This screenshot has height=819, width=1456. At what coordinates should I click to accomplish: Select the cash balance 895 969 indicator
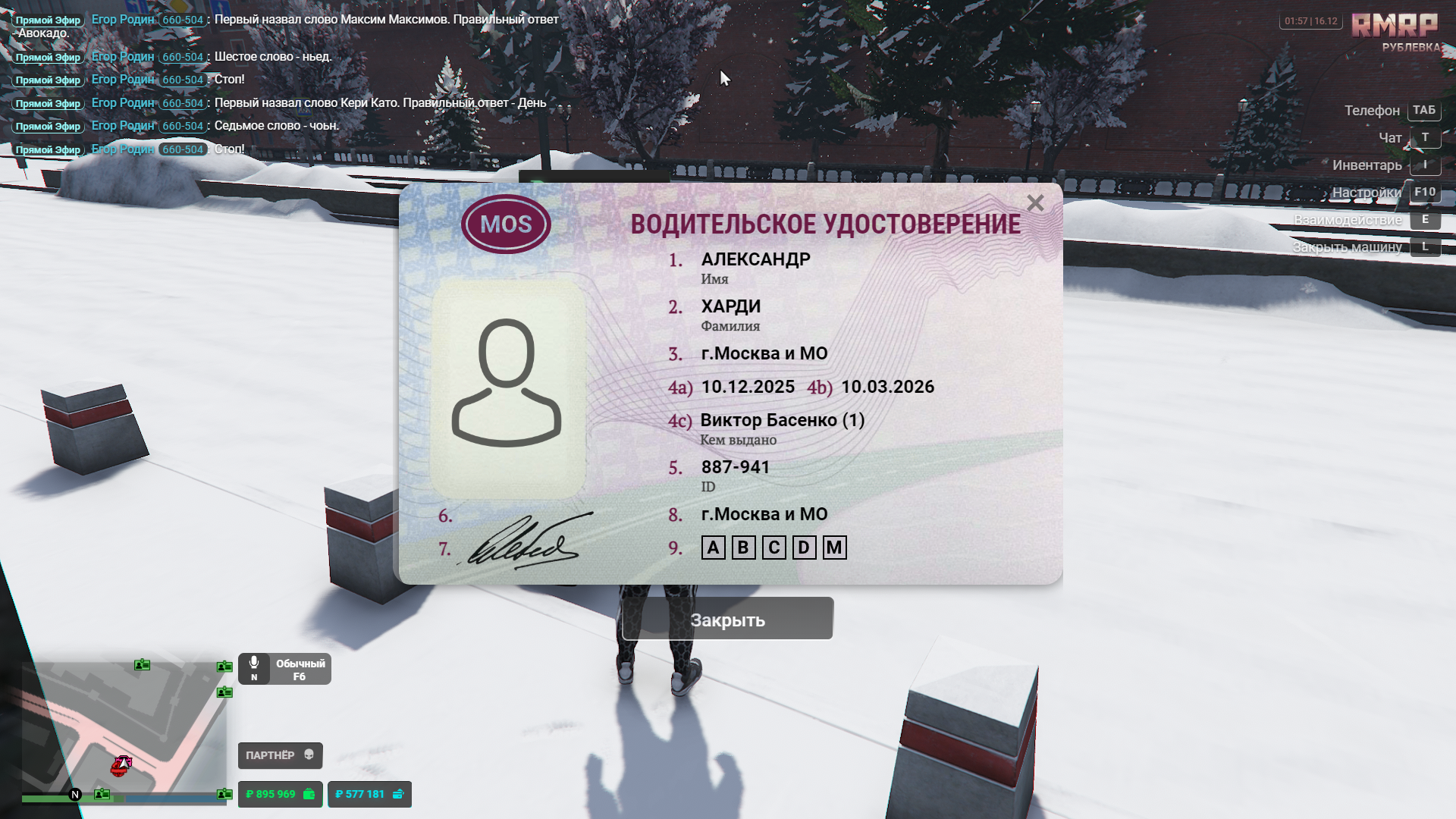[280, 794]
